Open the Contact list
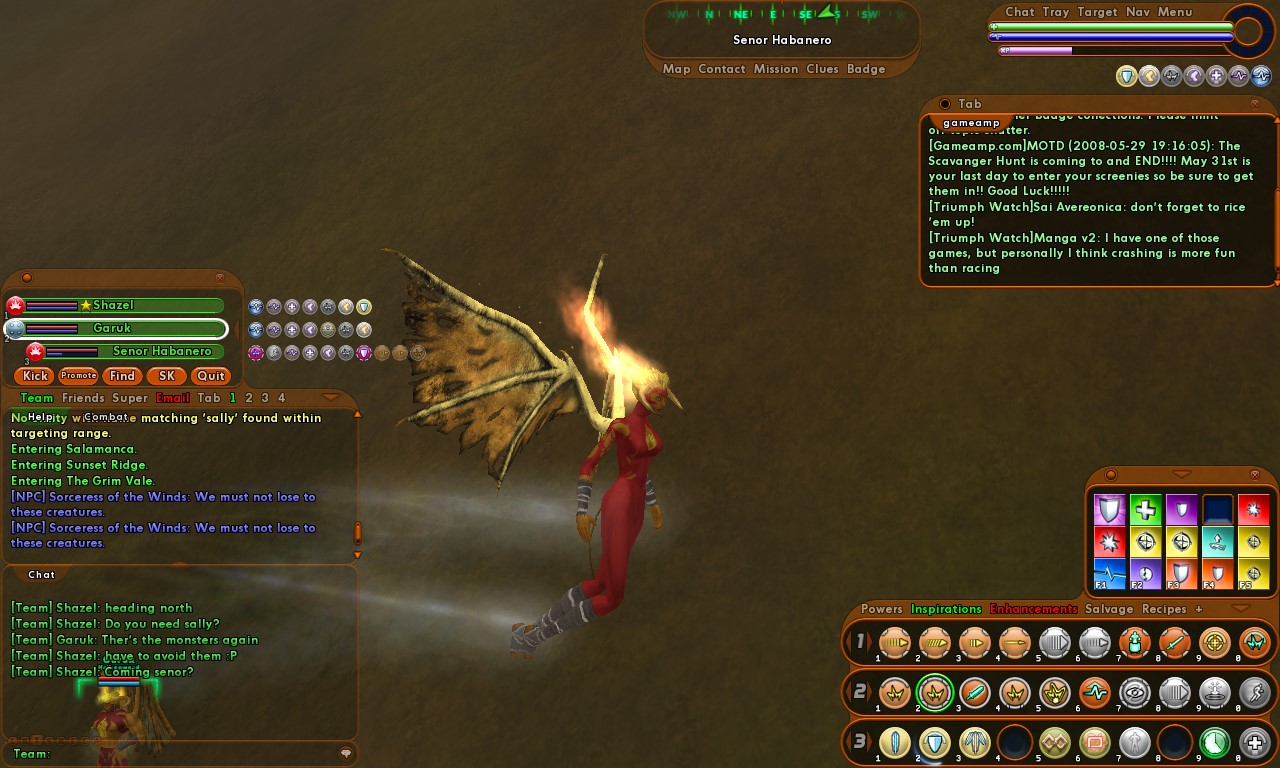 (722, 69)
